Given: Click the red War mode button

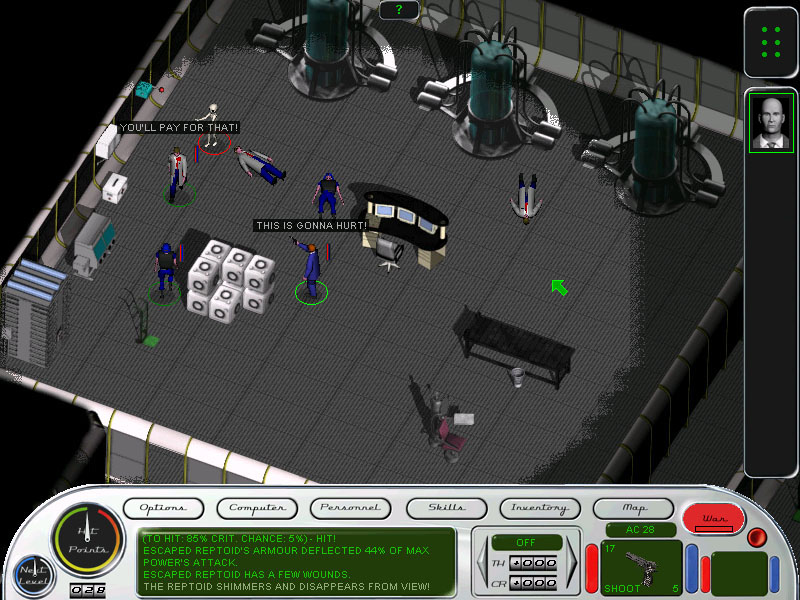Looking at the screenshot, I should (x=714, y=518).
